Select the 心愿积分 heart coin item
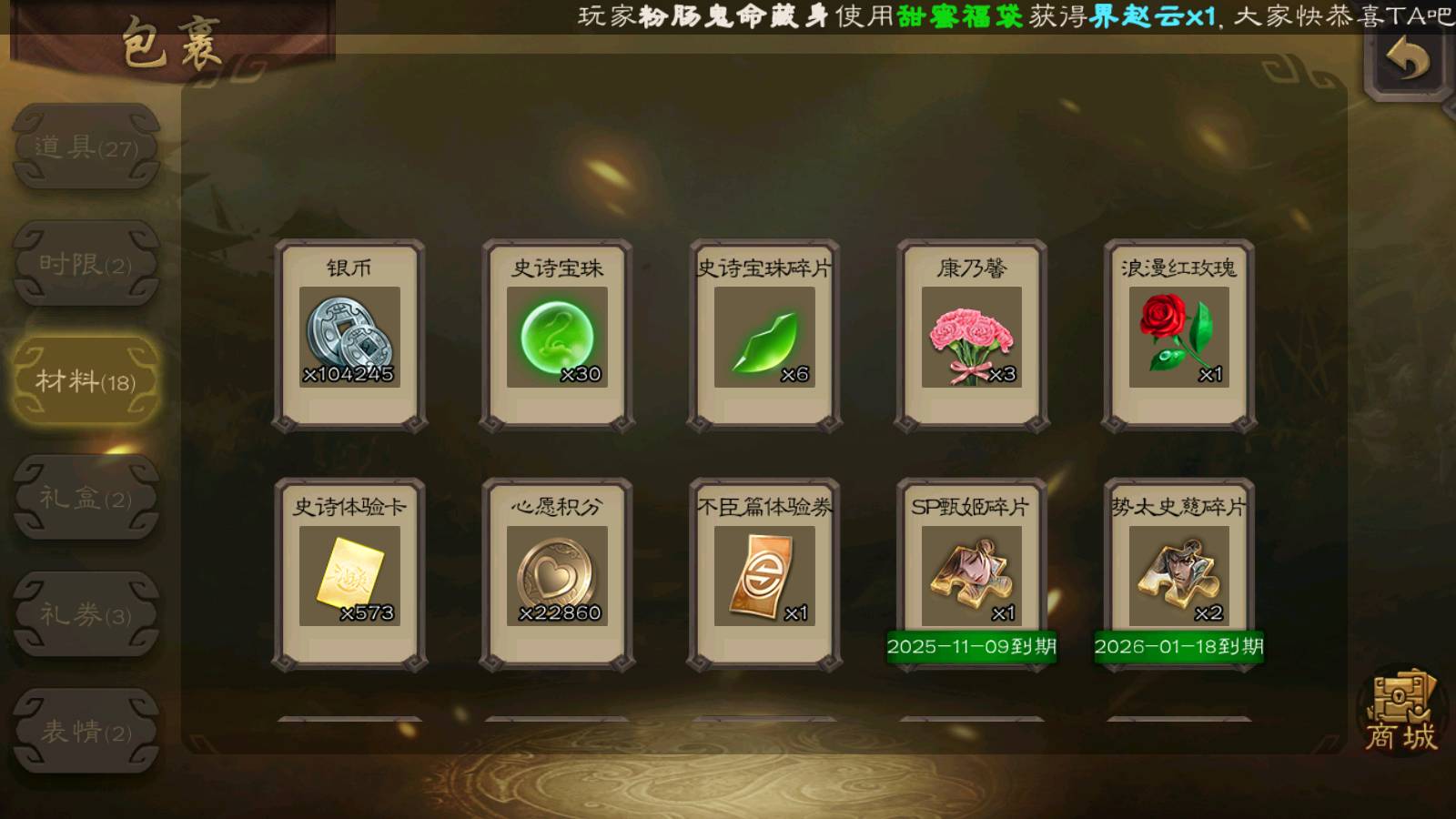The width and height of the screenshot is (1456, 819). click(557, 575)
